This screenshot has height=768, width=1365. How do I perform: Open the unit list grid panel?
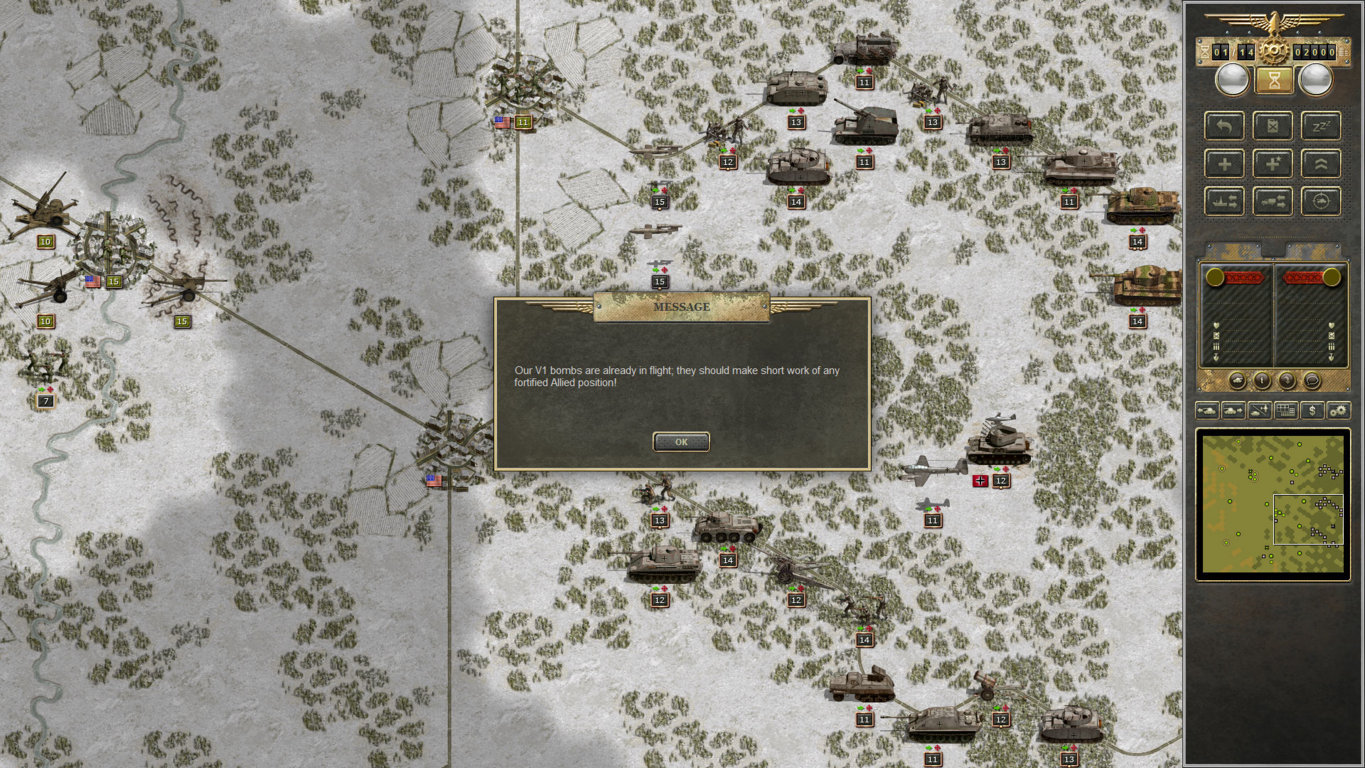[1286, 410]
